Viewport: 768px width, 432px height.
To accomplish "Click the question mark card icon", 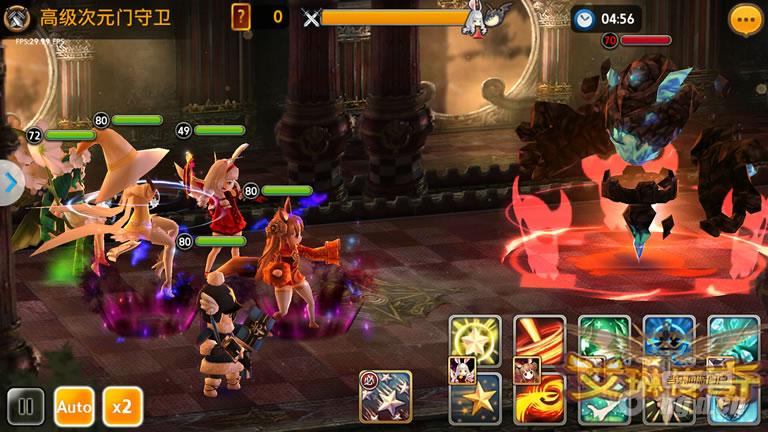I will tap(241, 16).
